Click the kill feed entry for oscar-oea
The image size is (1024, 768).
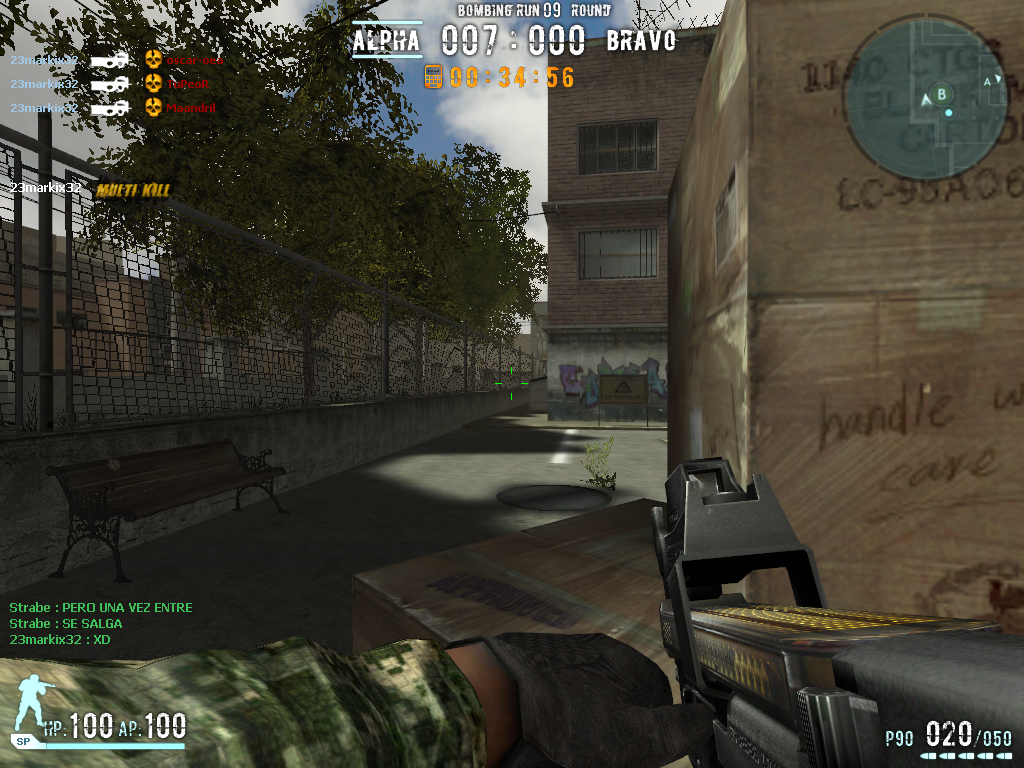194,60
